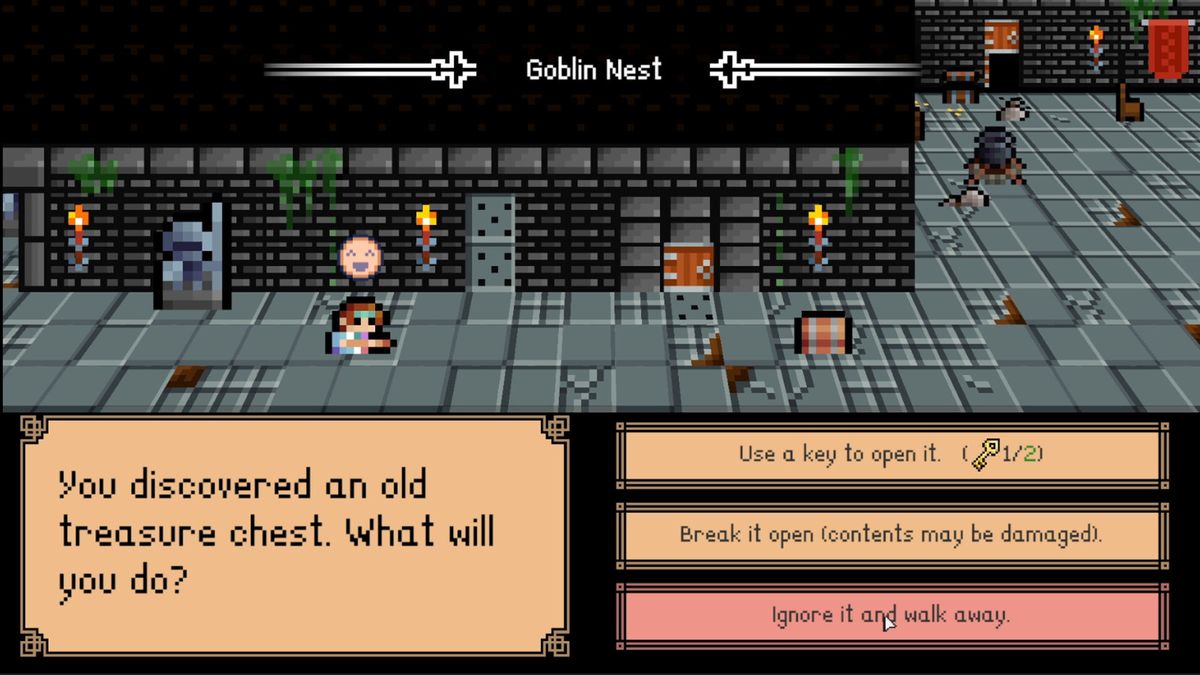The width and height of the screenshot is (1200, 675).
Task: Pick 'Ignore it and walk away'
Action: pyautogui.click(x=891, y=614)
